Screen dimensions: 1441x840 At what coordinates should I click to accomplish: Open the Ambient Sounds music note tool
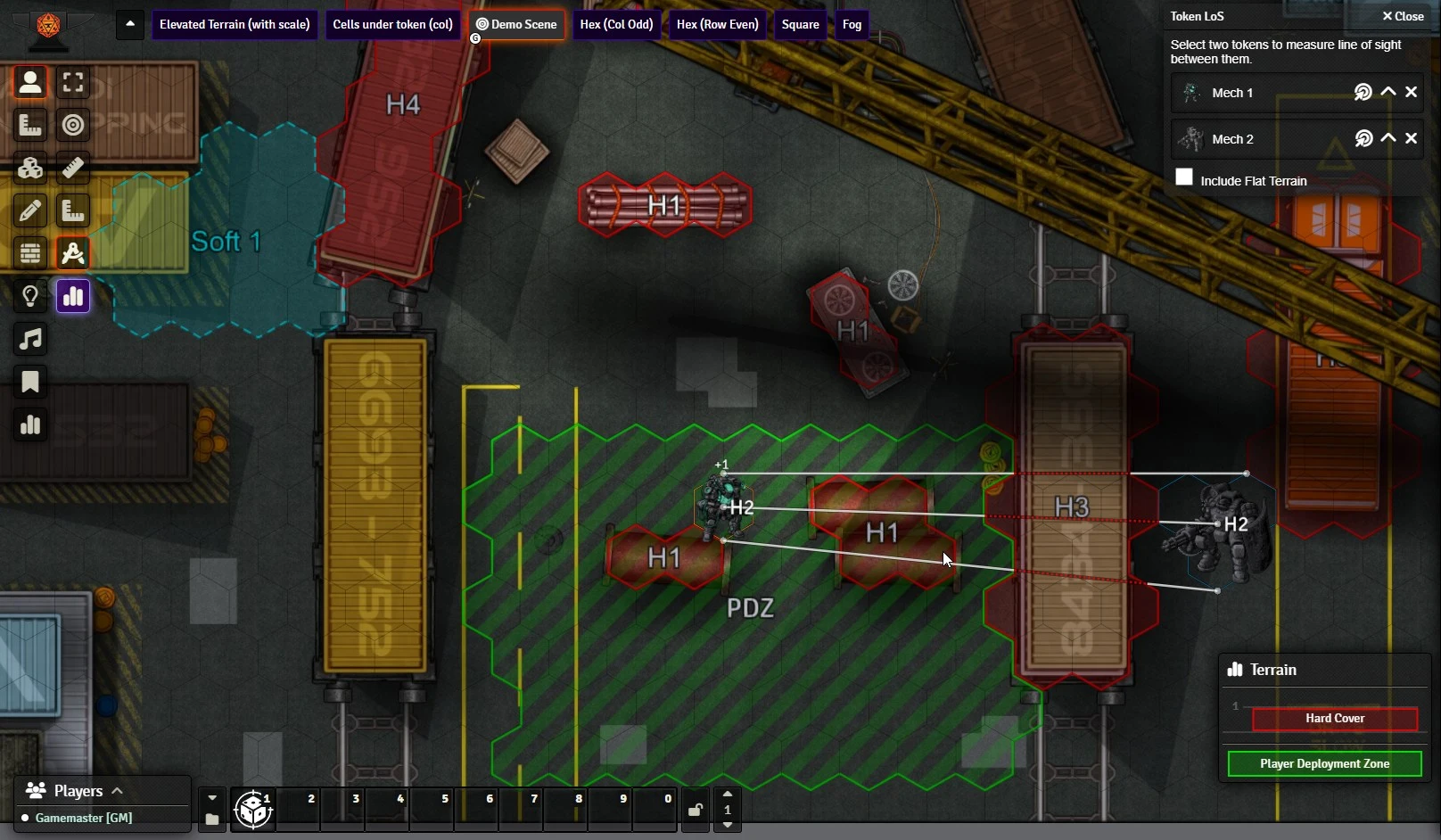coord(30,339)
